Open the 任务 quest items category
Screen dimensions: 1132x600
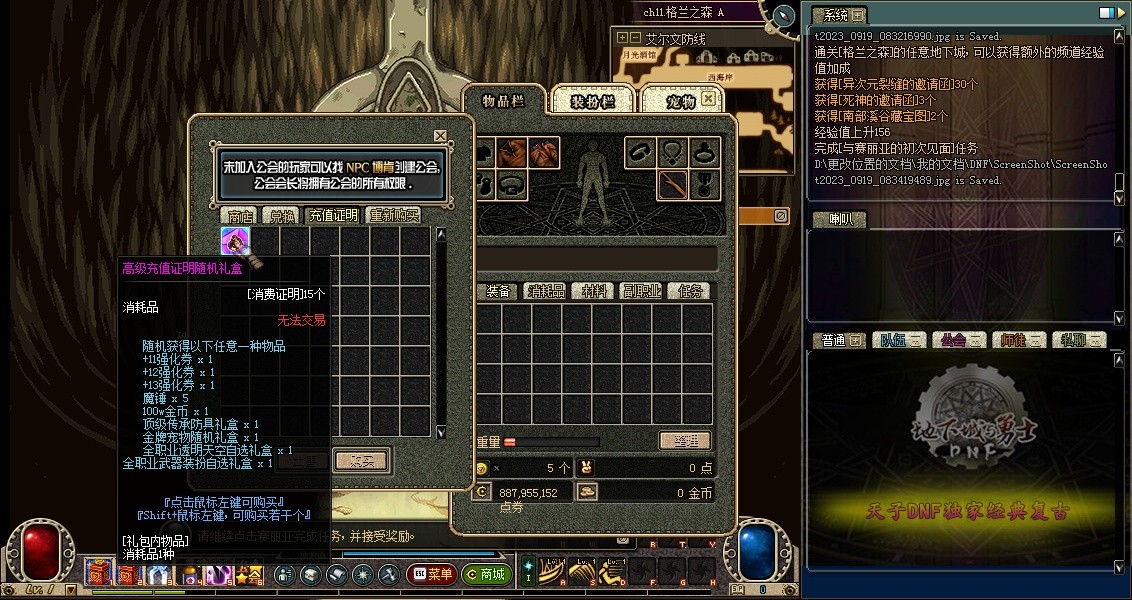(x=690, y=291)
